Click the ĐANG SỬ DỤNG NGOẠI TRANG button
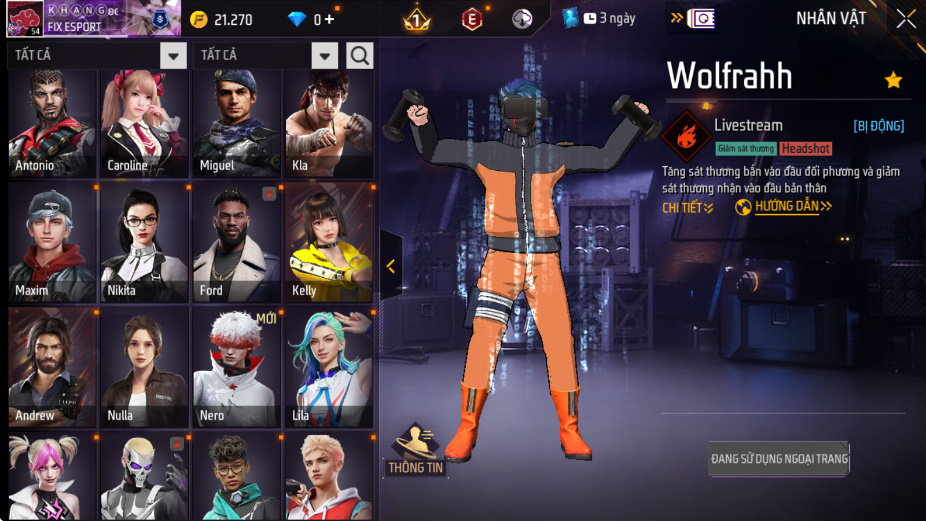Screen dimensions: 926x521 pyautogui.click(x=779, y=459)
